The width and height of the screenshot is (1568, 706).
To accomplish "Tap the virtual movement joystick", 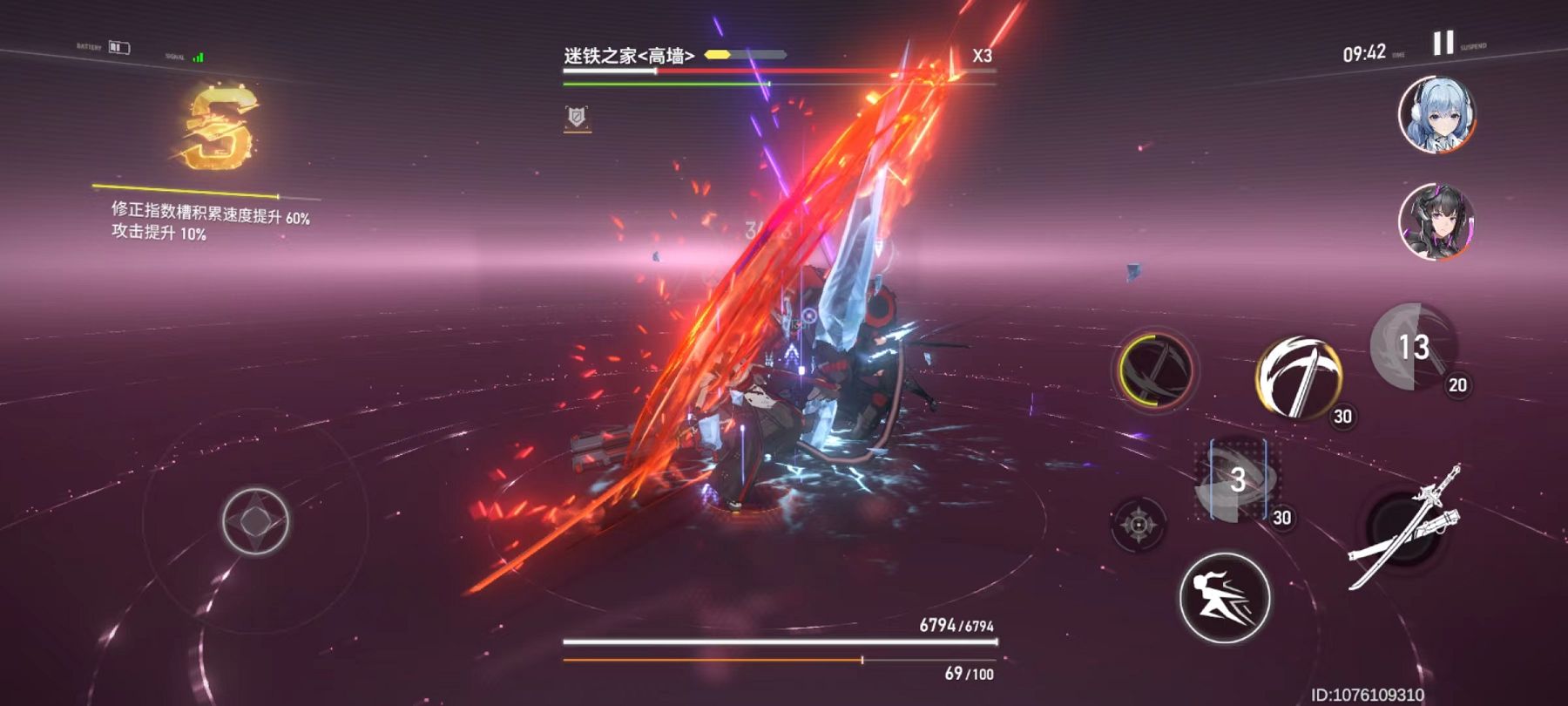I will click(x=254, y=521).
